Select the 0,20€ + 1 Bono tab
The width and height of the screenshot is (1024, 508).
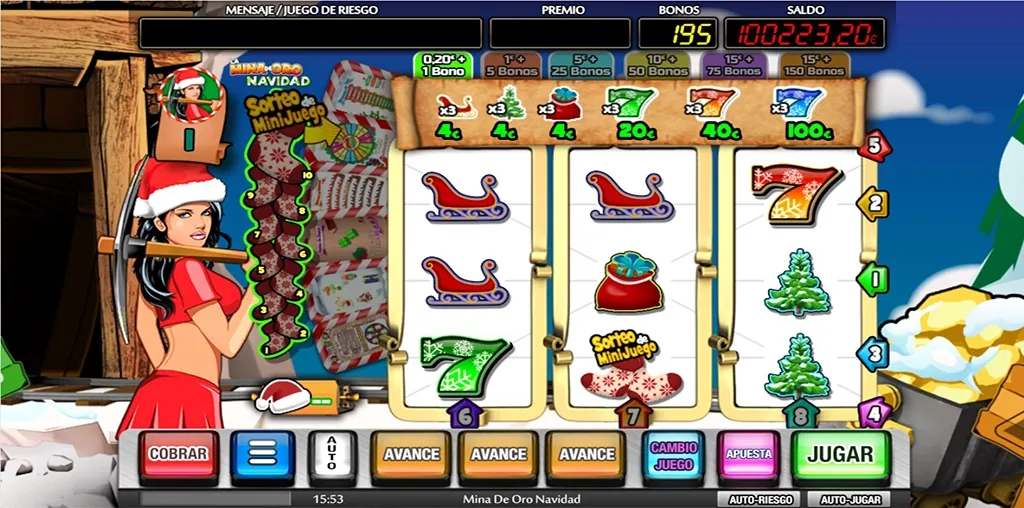click(x=442, y=65)
